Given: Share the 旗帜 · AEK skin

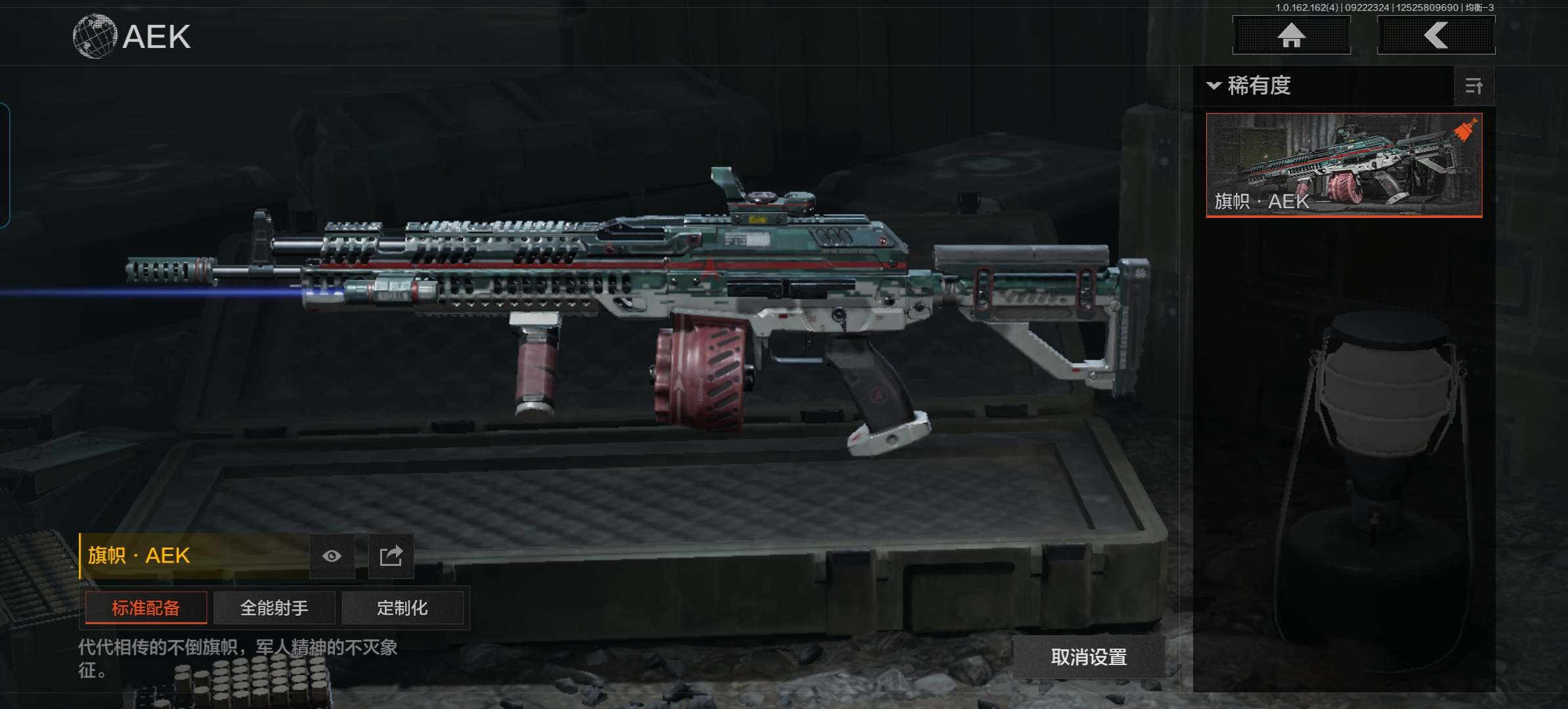Looking at the screenshot, I should pos(391,556).
